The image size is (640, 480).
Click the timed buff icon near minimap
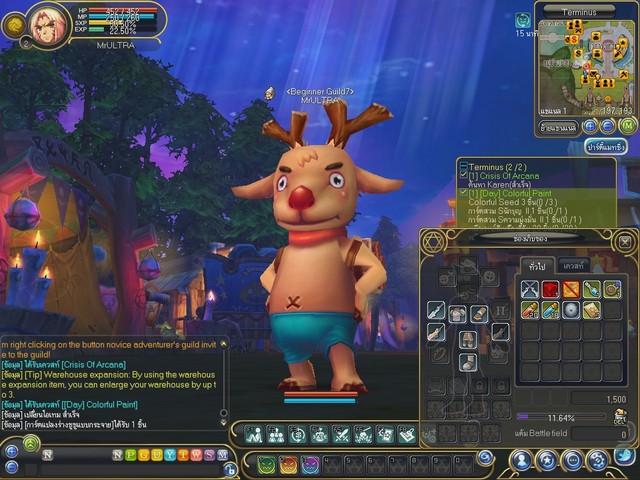522,19
